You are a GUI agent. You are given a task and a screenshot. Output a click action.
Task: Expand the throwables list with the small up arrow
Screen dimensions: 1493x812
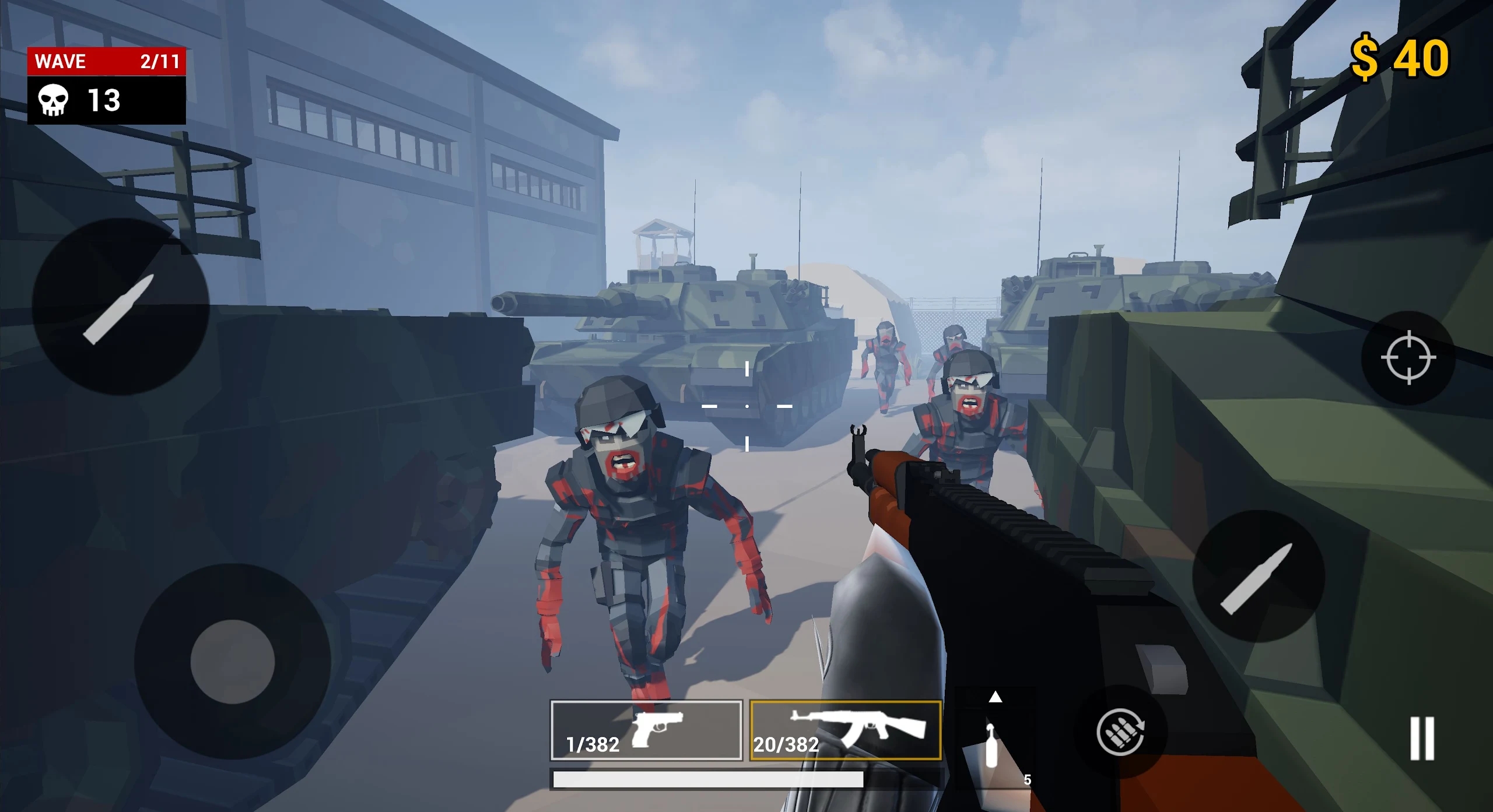pos(995,697)
